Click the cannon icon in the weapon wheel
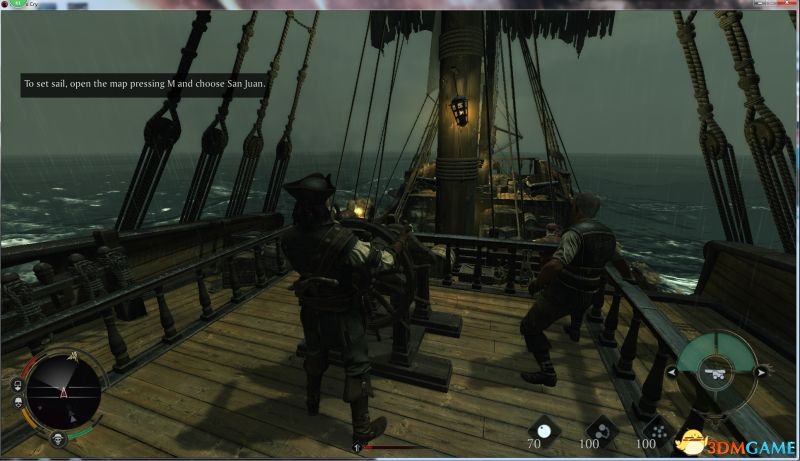800x461 pixels. pyautogui.click(x=717, y=372)
